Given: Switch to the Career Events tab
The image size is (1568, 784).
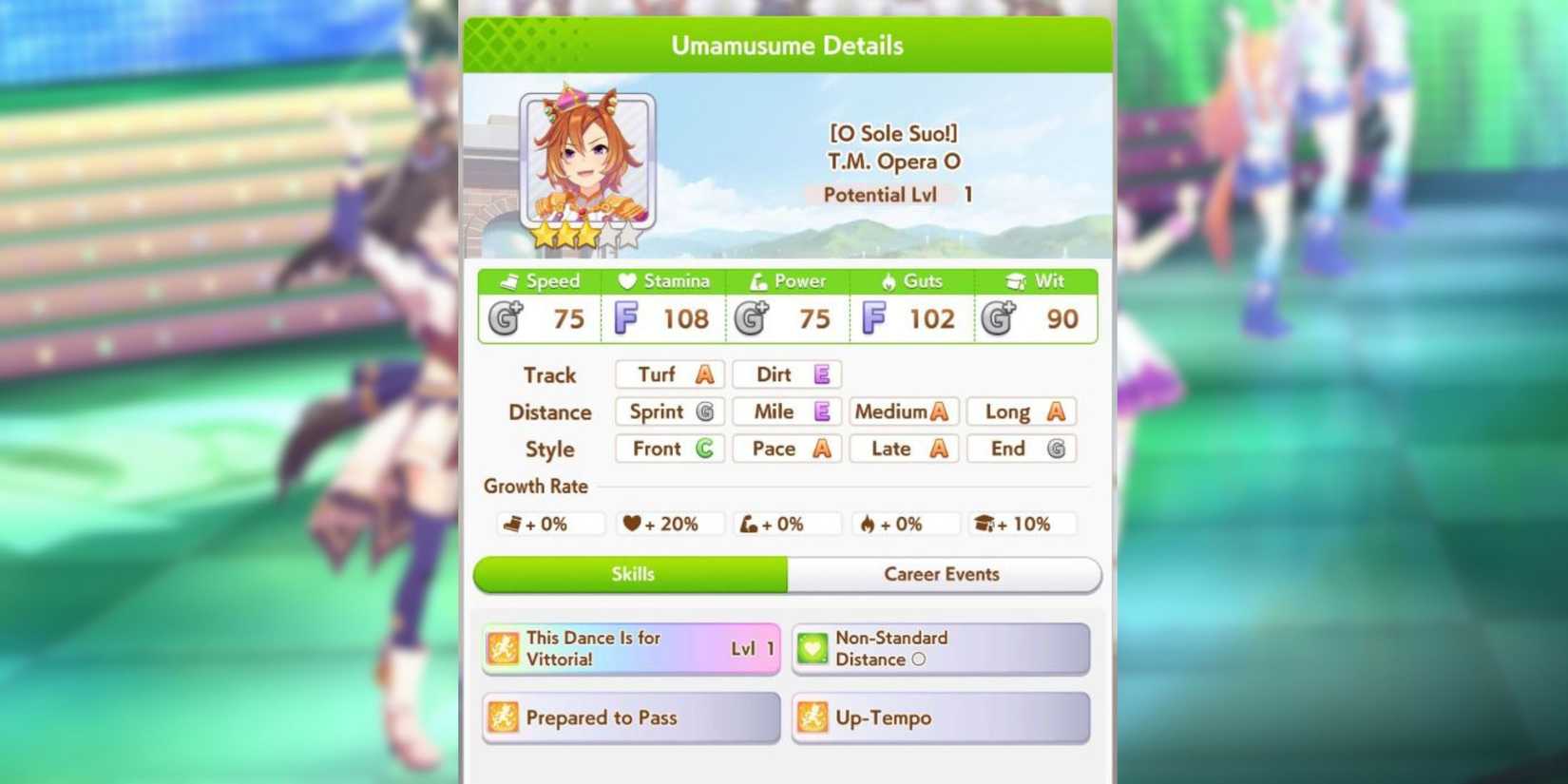Looking at the screenshot, I should tap(942, 574).
